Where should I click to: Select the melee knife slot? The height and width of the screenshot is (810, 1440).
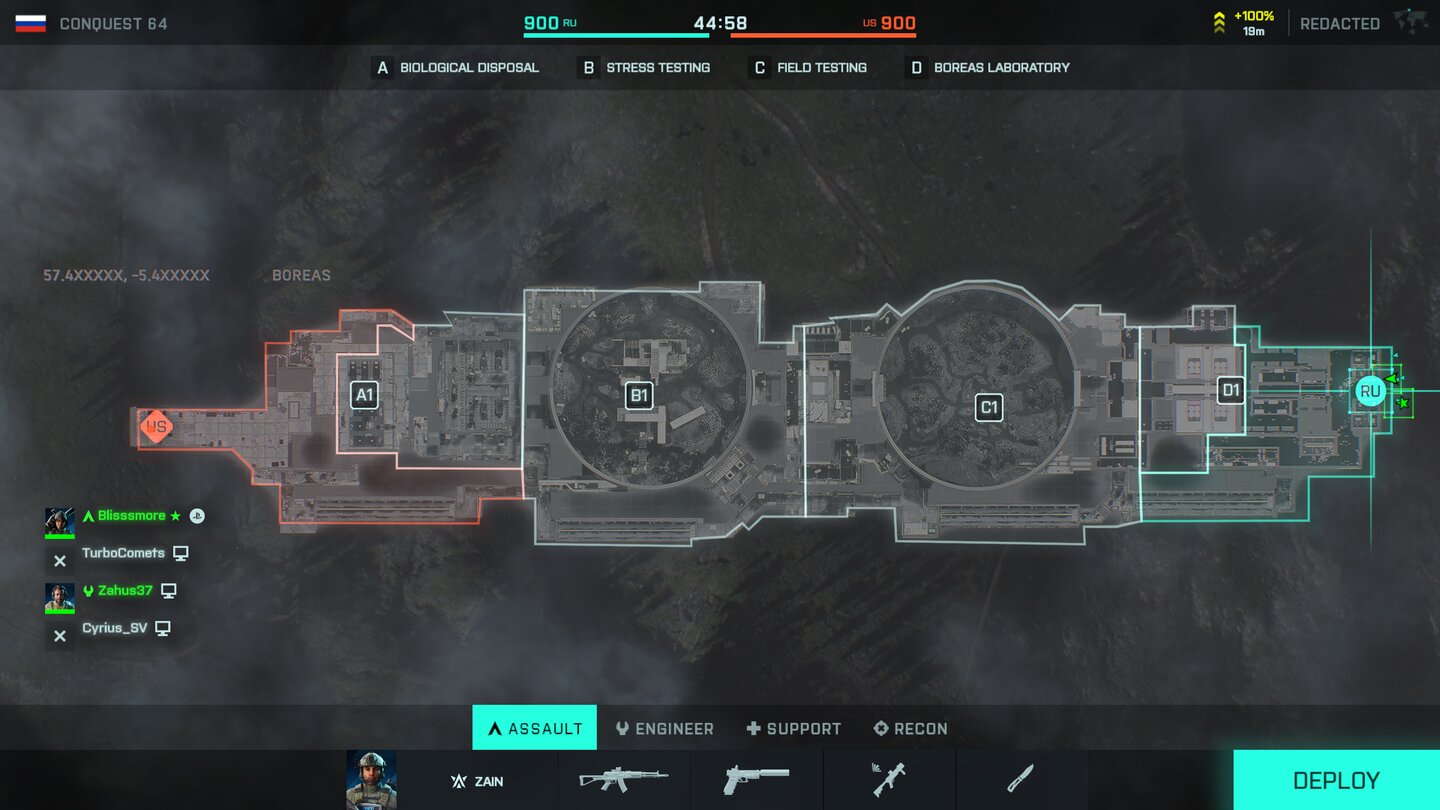coord(1020,779)
